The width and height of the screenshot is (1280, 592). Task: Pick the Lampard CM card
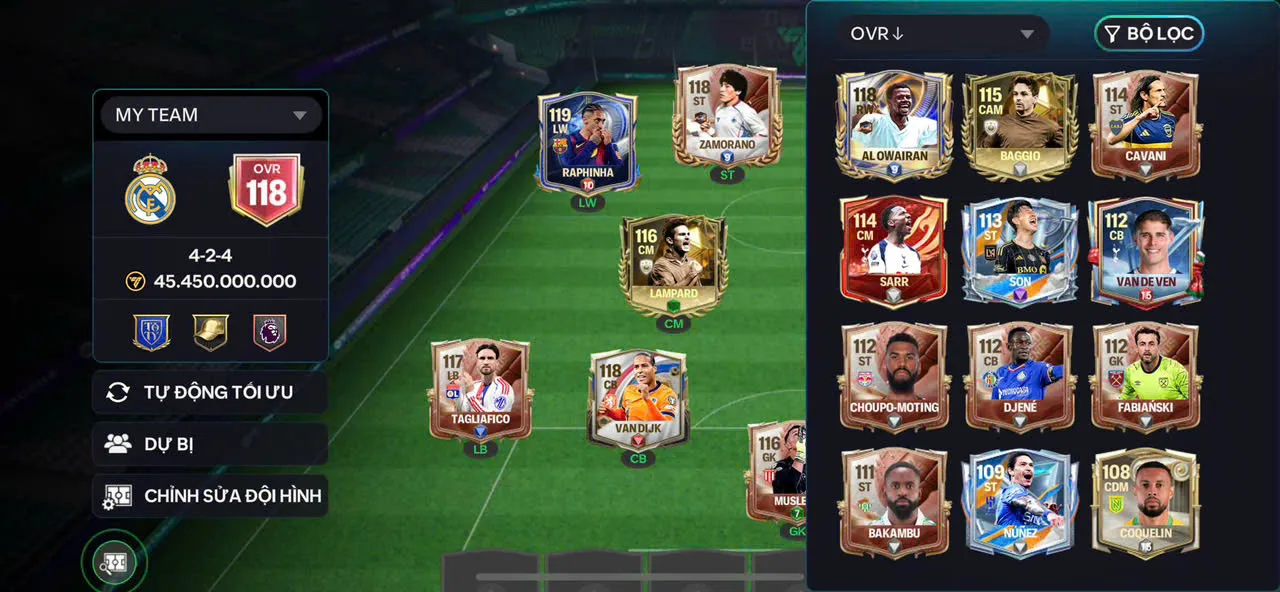point(673,264)
